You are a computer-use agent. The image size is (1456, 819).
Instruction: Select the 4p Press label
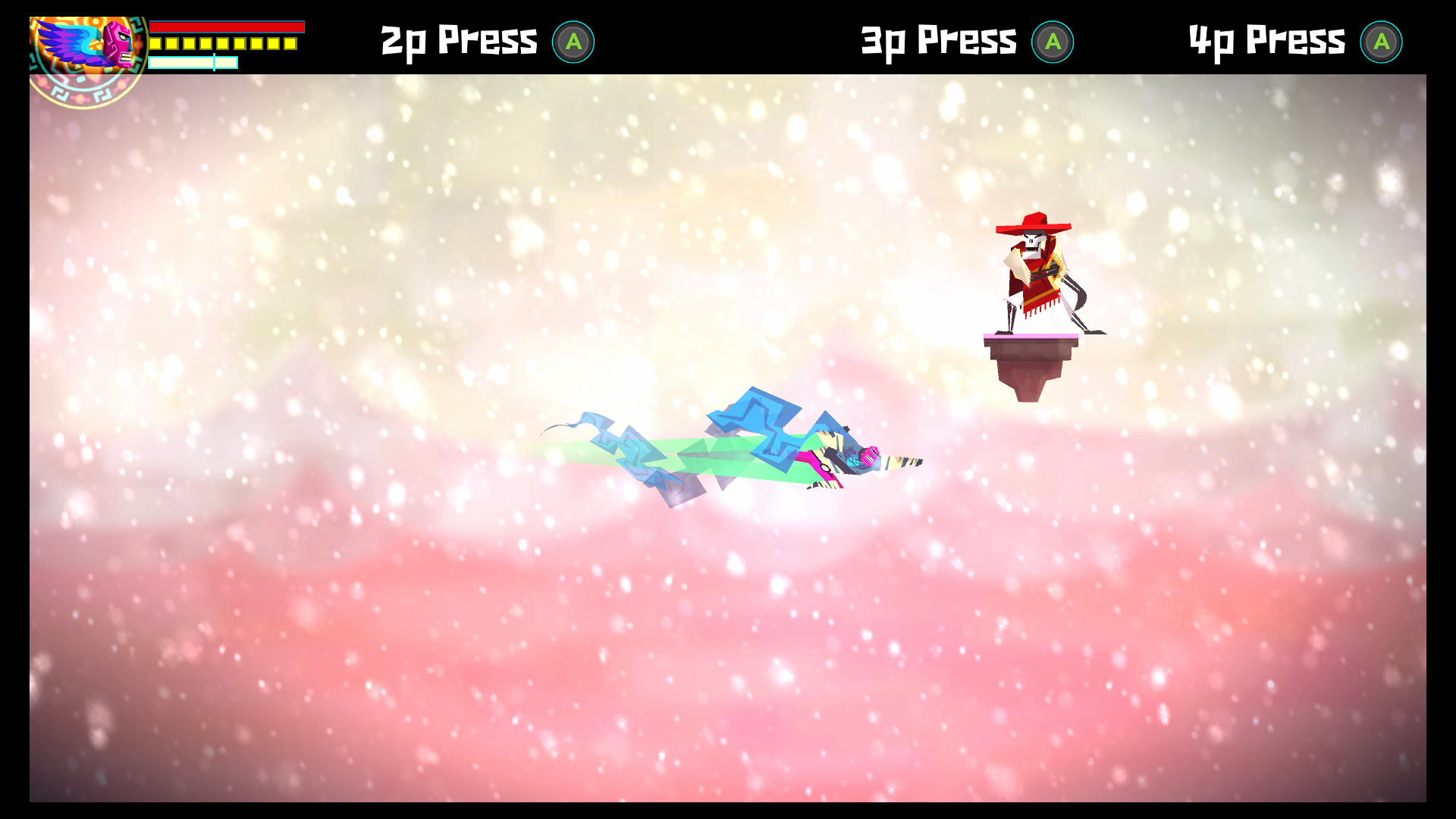[1265, 41]
